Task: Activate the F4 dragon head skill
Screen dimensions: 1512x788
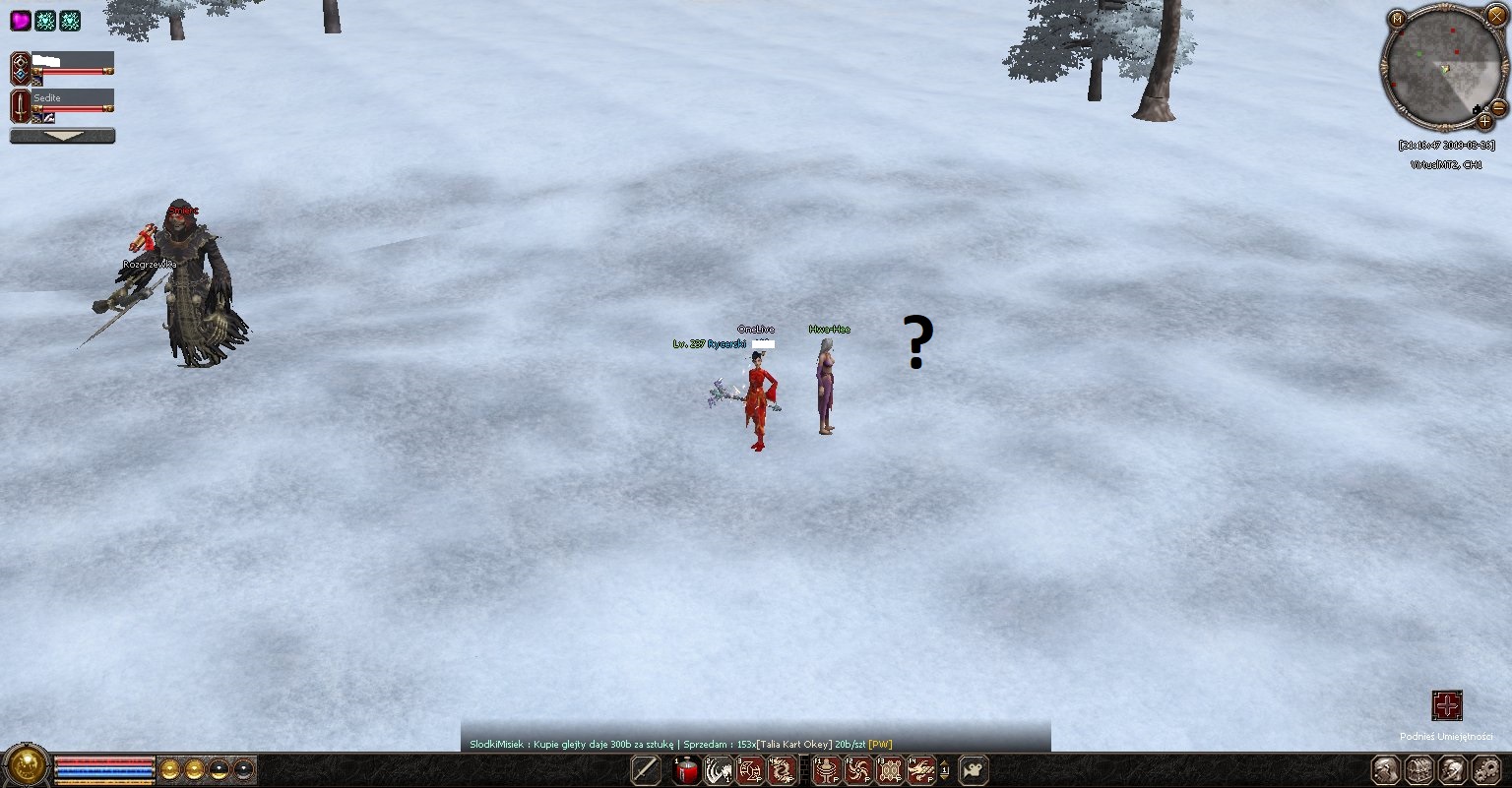Action: tap(921, 771)
